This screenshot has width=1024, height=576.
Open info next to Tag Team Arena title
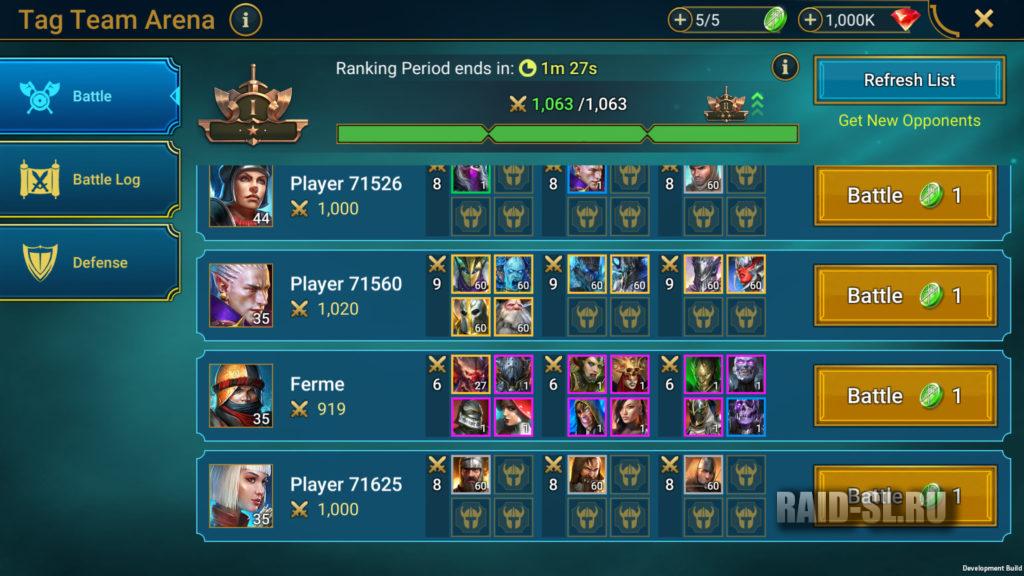pyautogui.click(x=245, y=19)
